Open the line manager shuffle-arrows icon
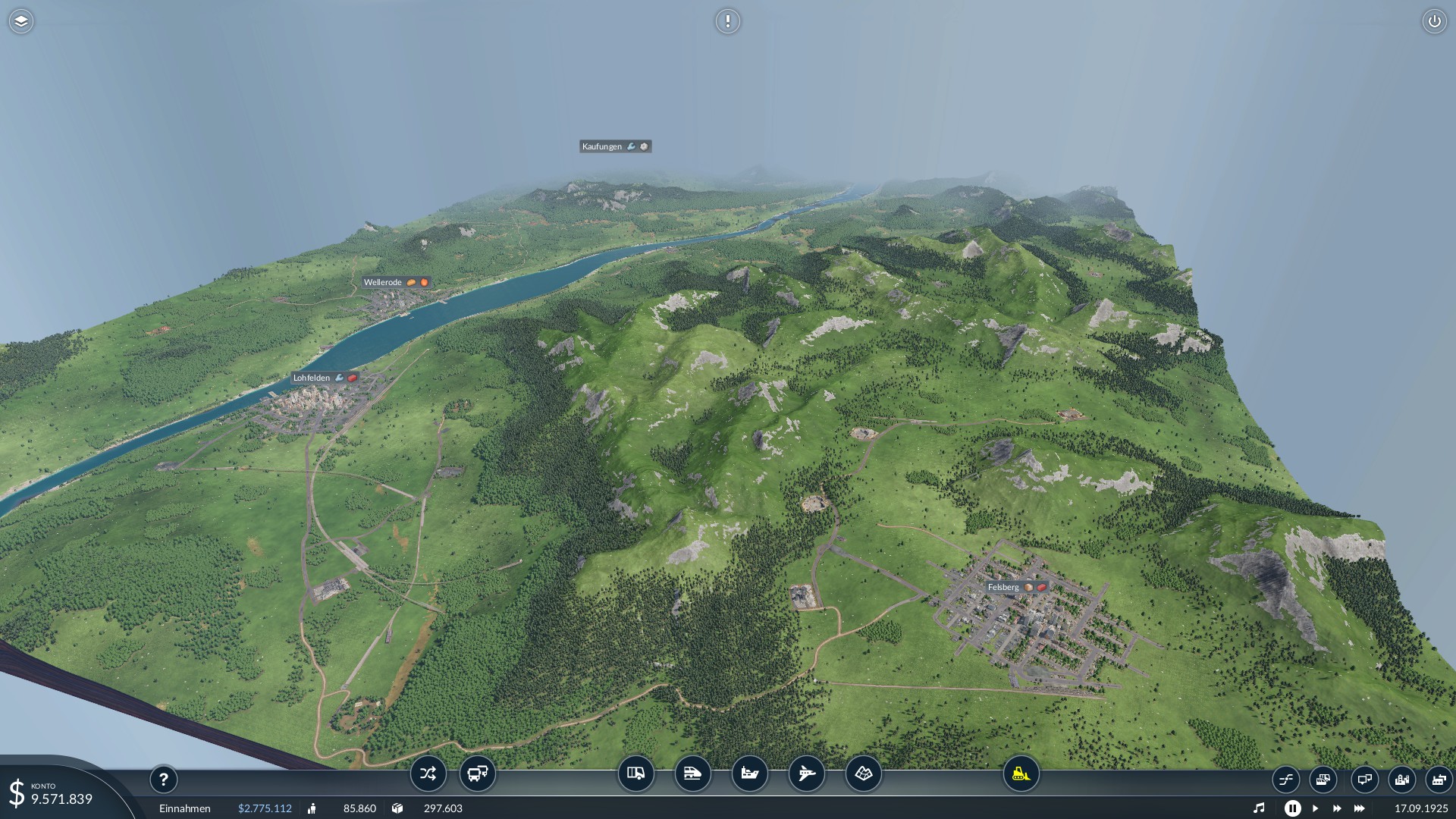1456x819 pixels. (428, 774)
